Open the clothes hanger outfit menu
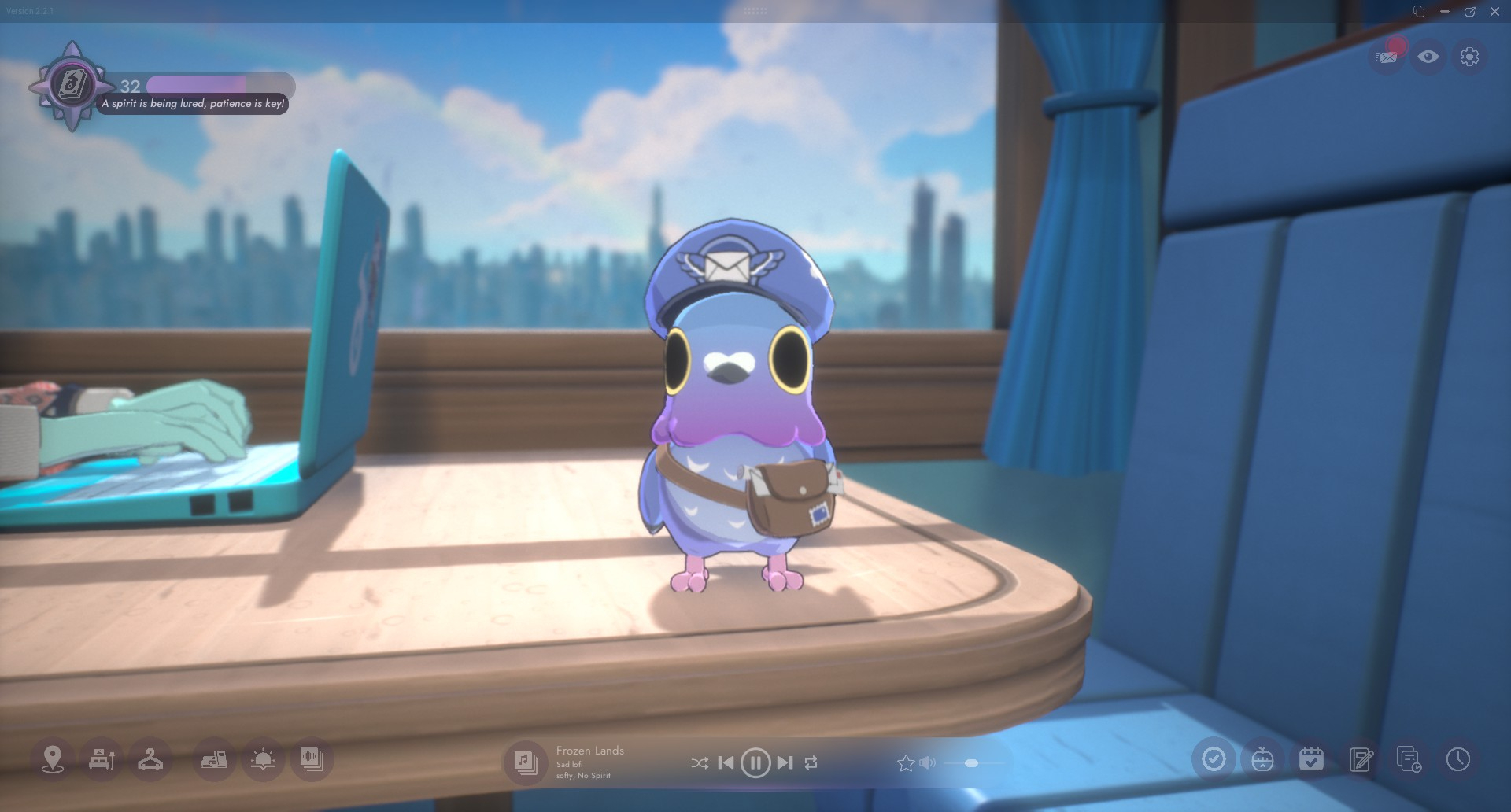 click(150, 759)
